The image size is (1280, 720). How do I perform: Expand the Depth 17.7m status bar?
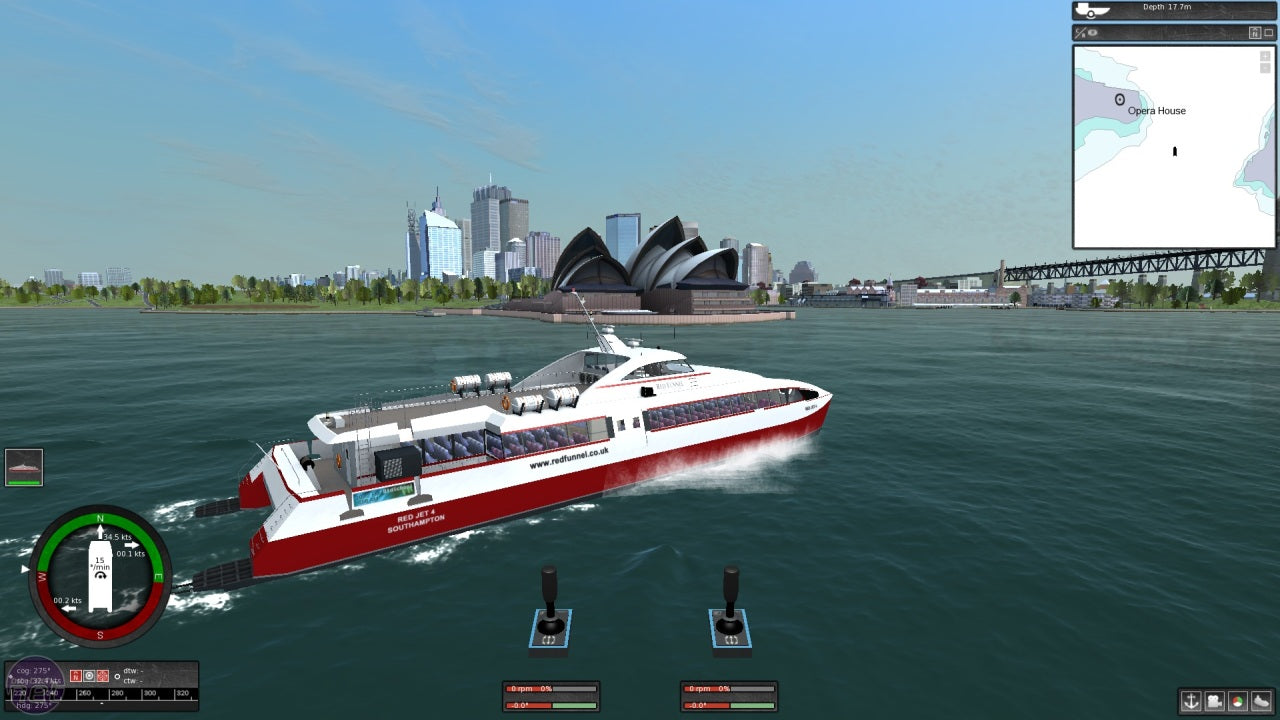(x=1170, y=10)
